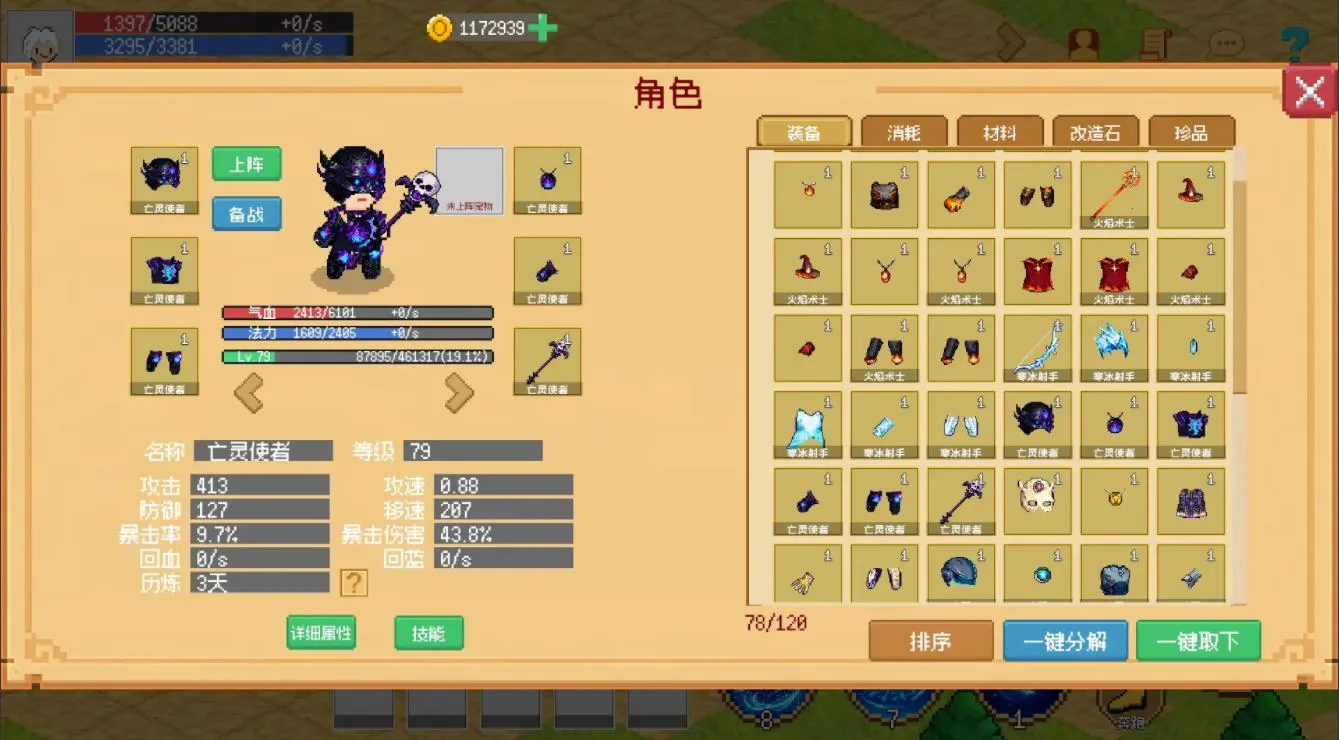Open the 材料 materials tab
1339x740 pixels.
(997, 131)
